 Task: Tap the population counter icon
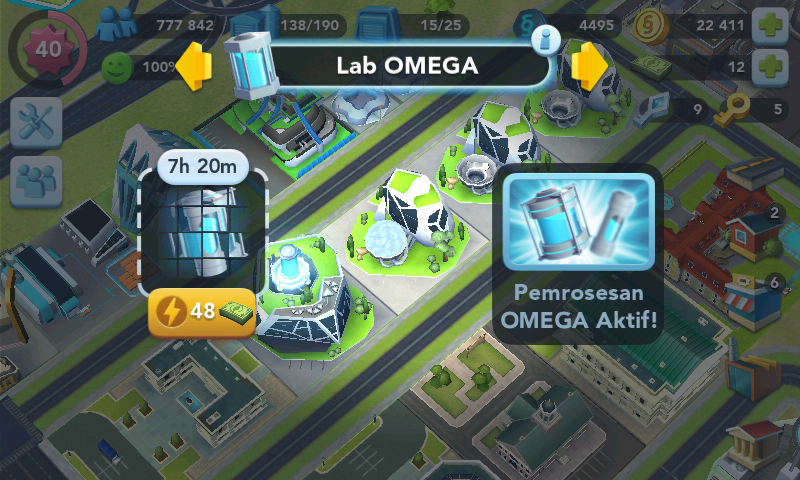(x=119, y=24)
